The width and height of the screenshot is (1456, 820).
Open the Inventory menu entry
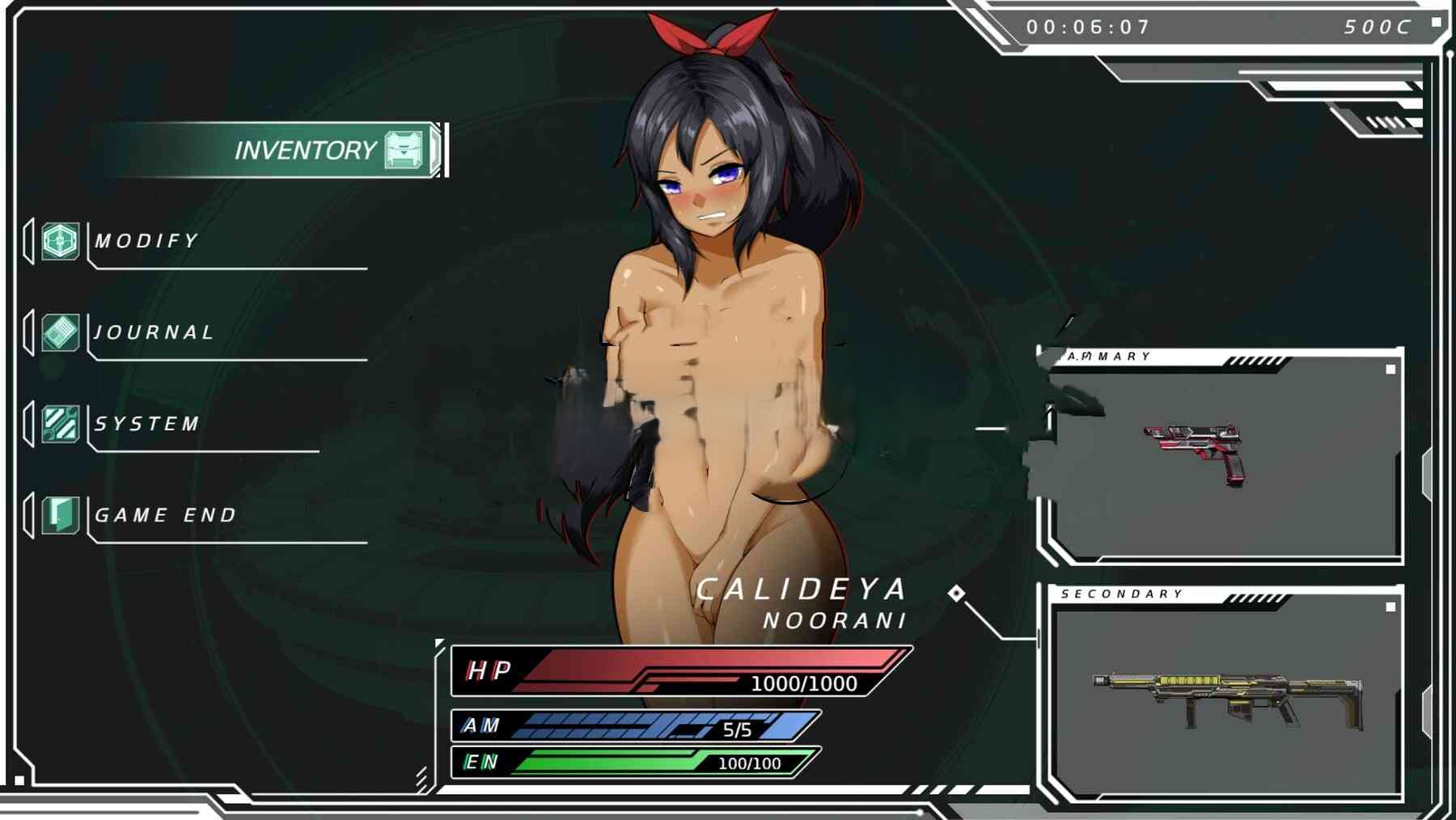pyautogui.click(x=306, y=150)
